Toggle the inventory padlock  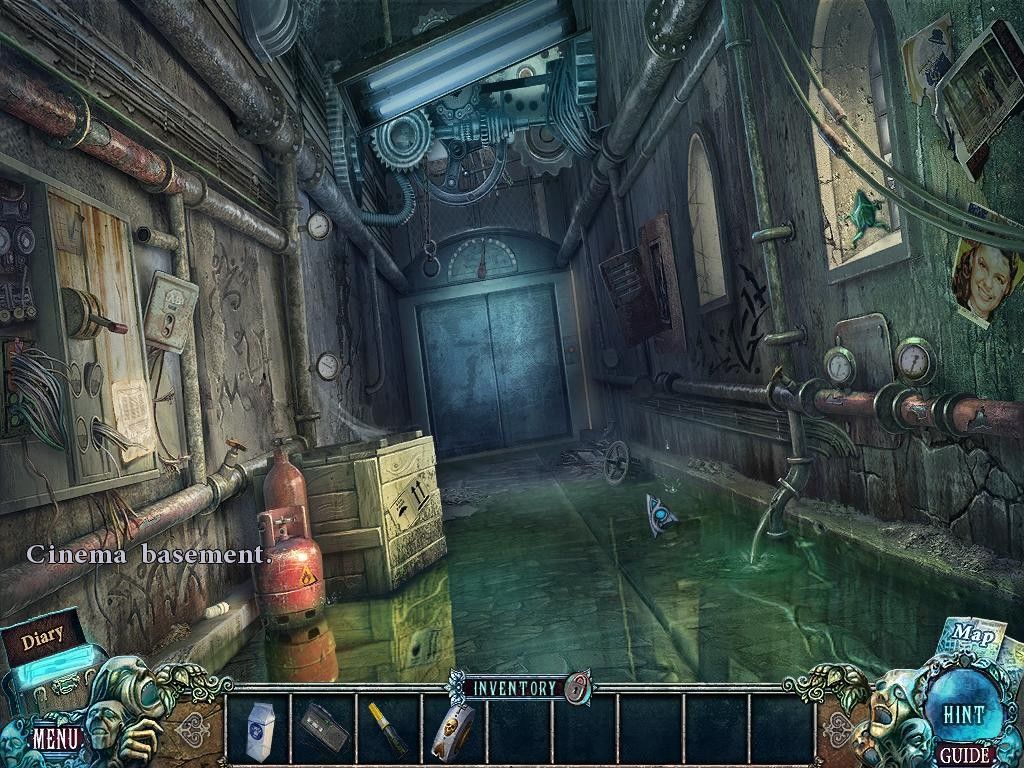click(577, 688)
